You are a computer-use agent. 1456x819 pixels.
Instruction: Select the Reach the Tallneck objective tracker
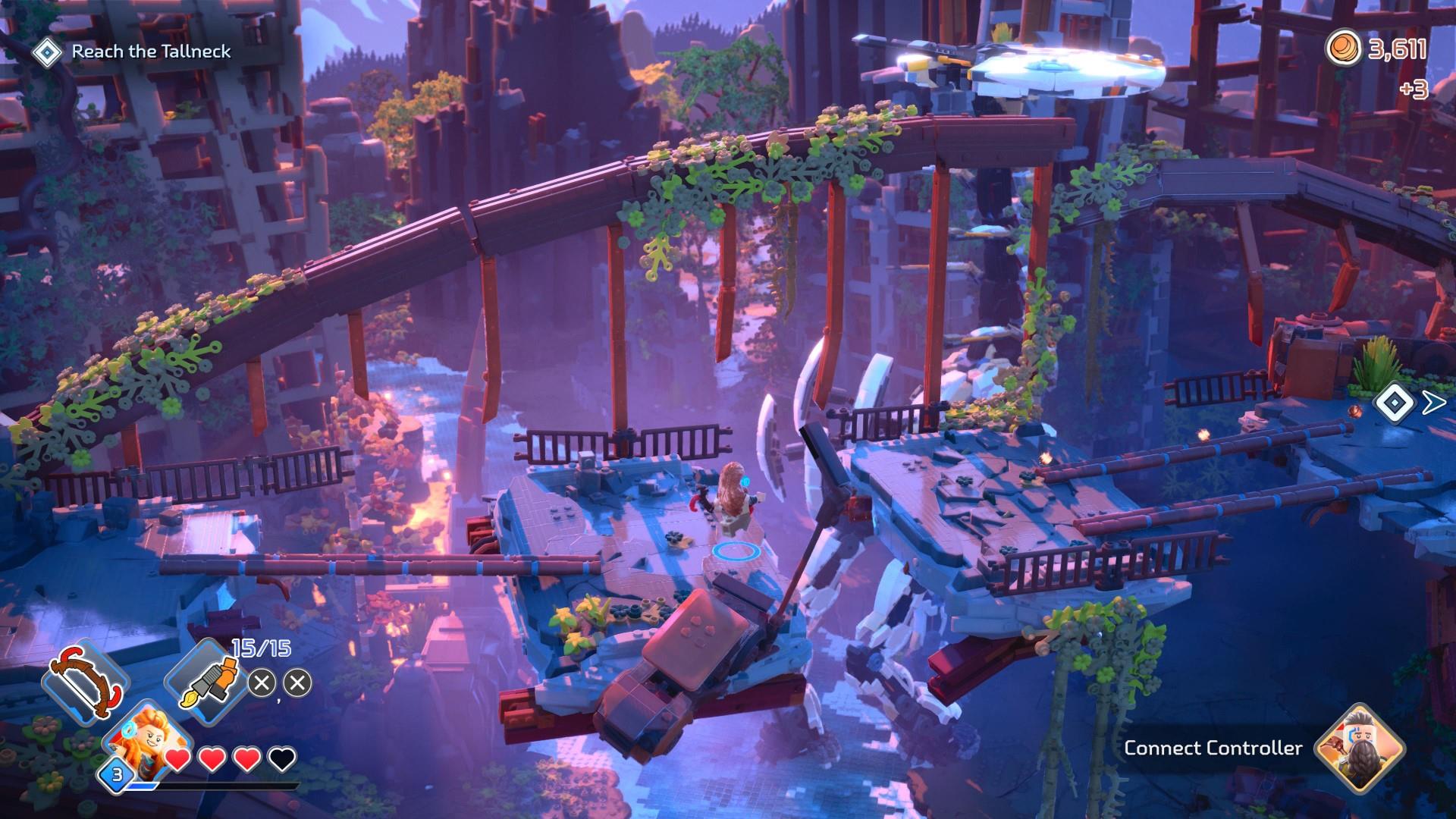click(x=133, y=52)
